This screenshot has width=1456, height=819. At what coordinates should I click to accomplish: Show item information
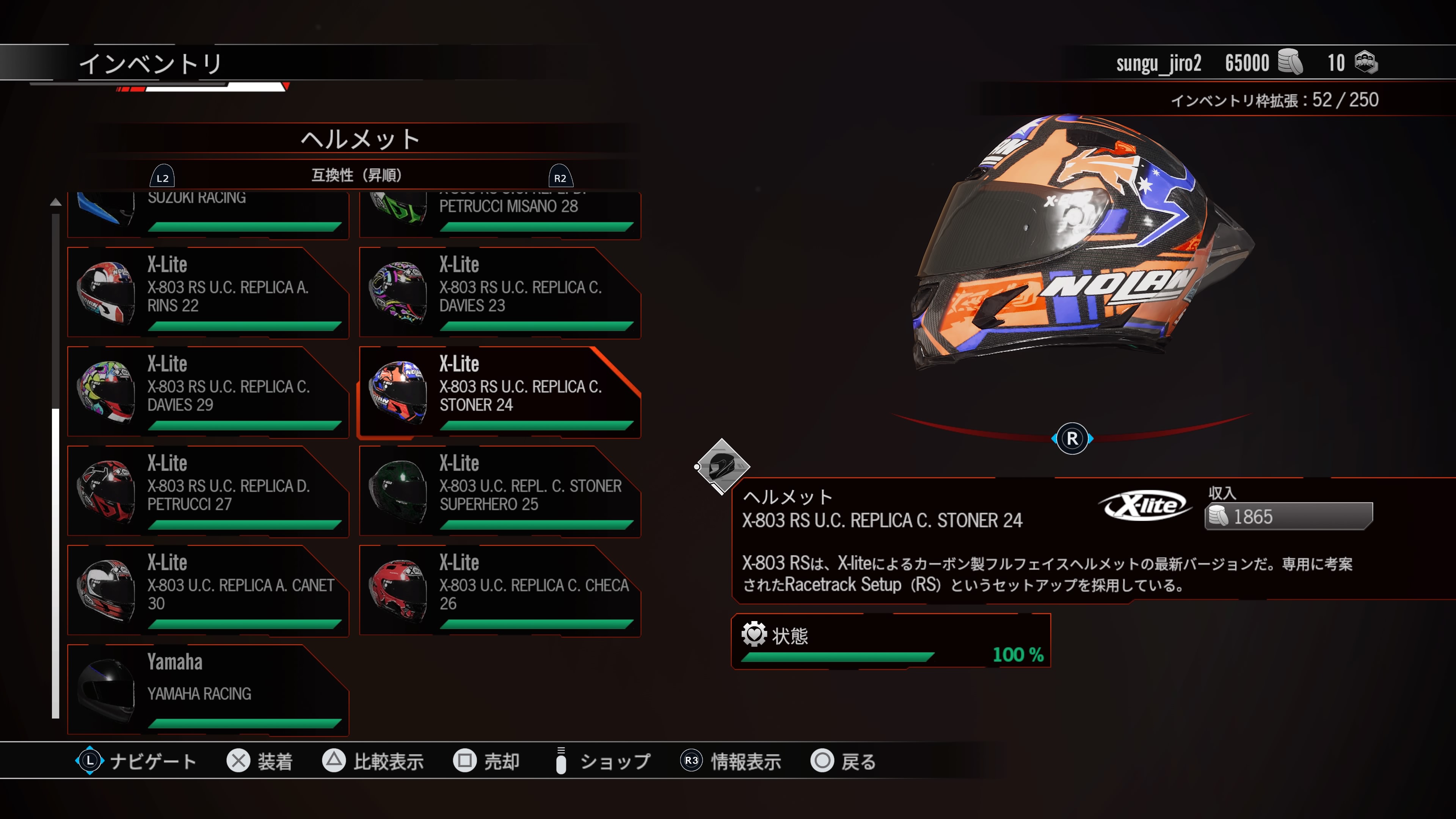(731, 761)
